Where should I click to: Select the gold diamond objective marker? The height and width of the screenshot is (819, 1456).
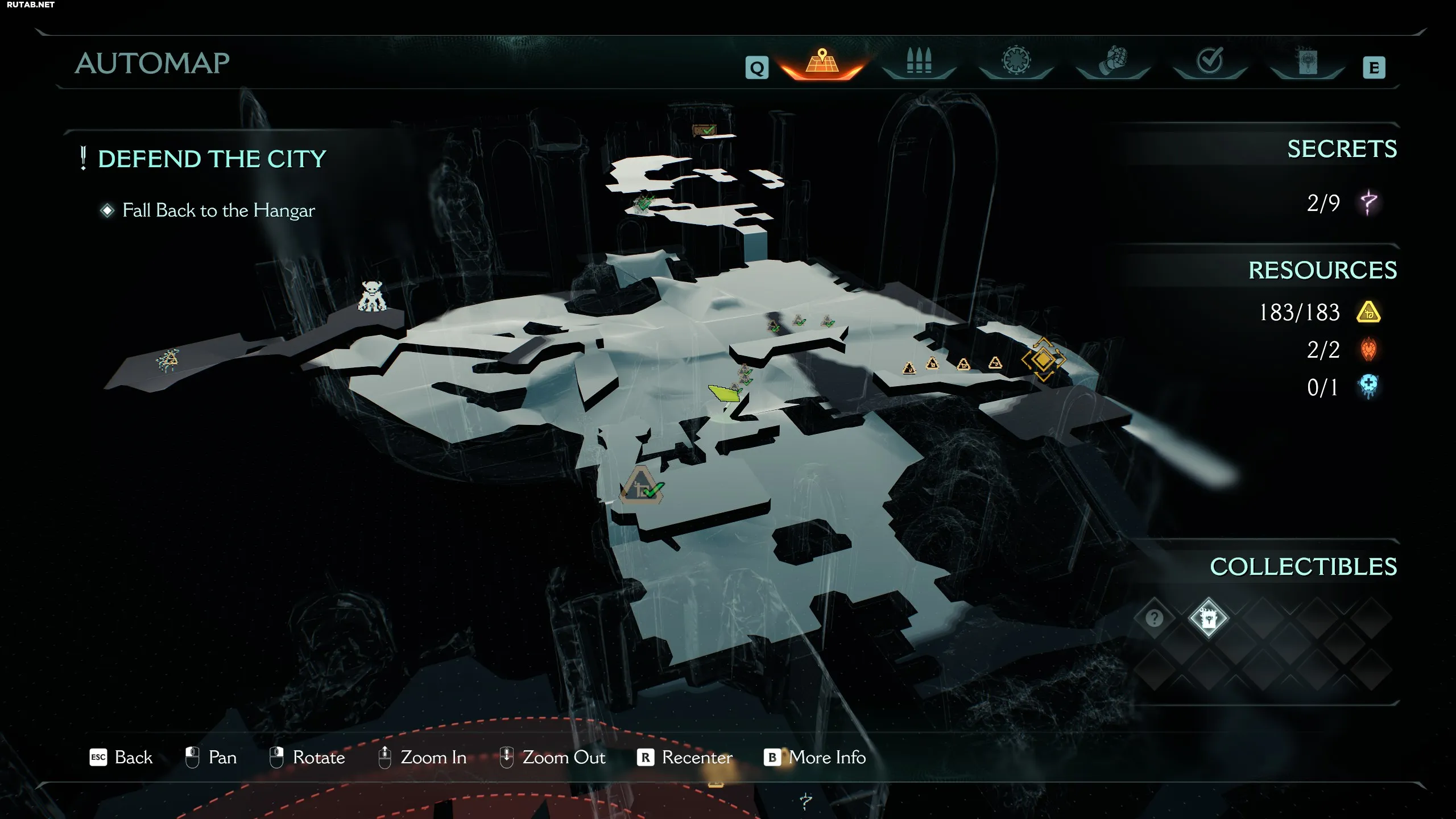pyautogui.click(x=1043, y=359)
